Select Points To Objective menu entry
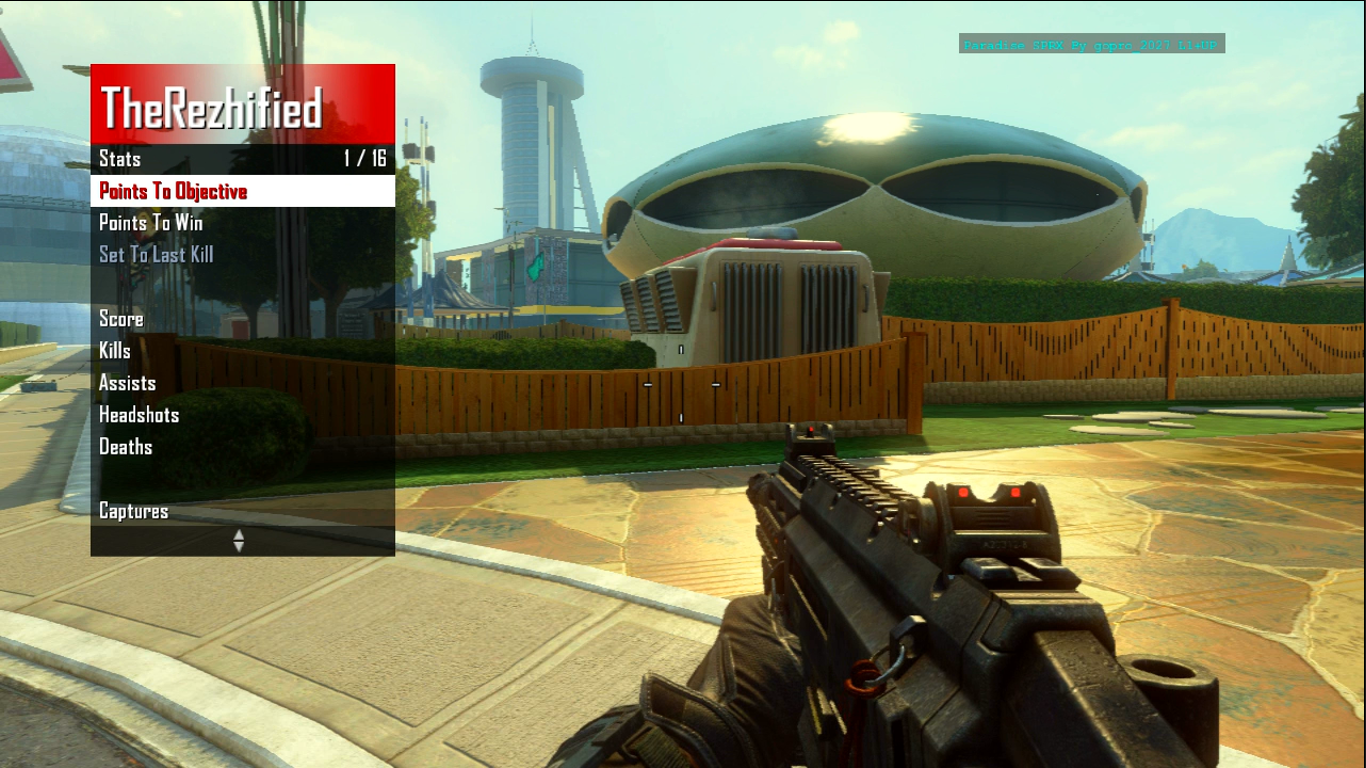1366x768 pixels. tap(173, 191)
